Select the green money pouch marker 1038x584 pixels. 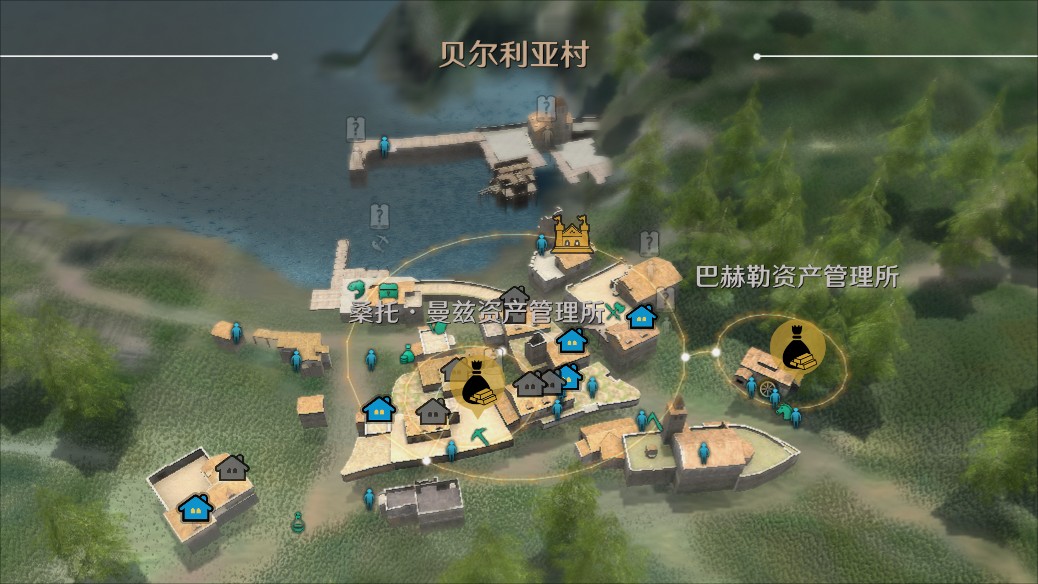point(407,352)
